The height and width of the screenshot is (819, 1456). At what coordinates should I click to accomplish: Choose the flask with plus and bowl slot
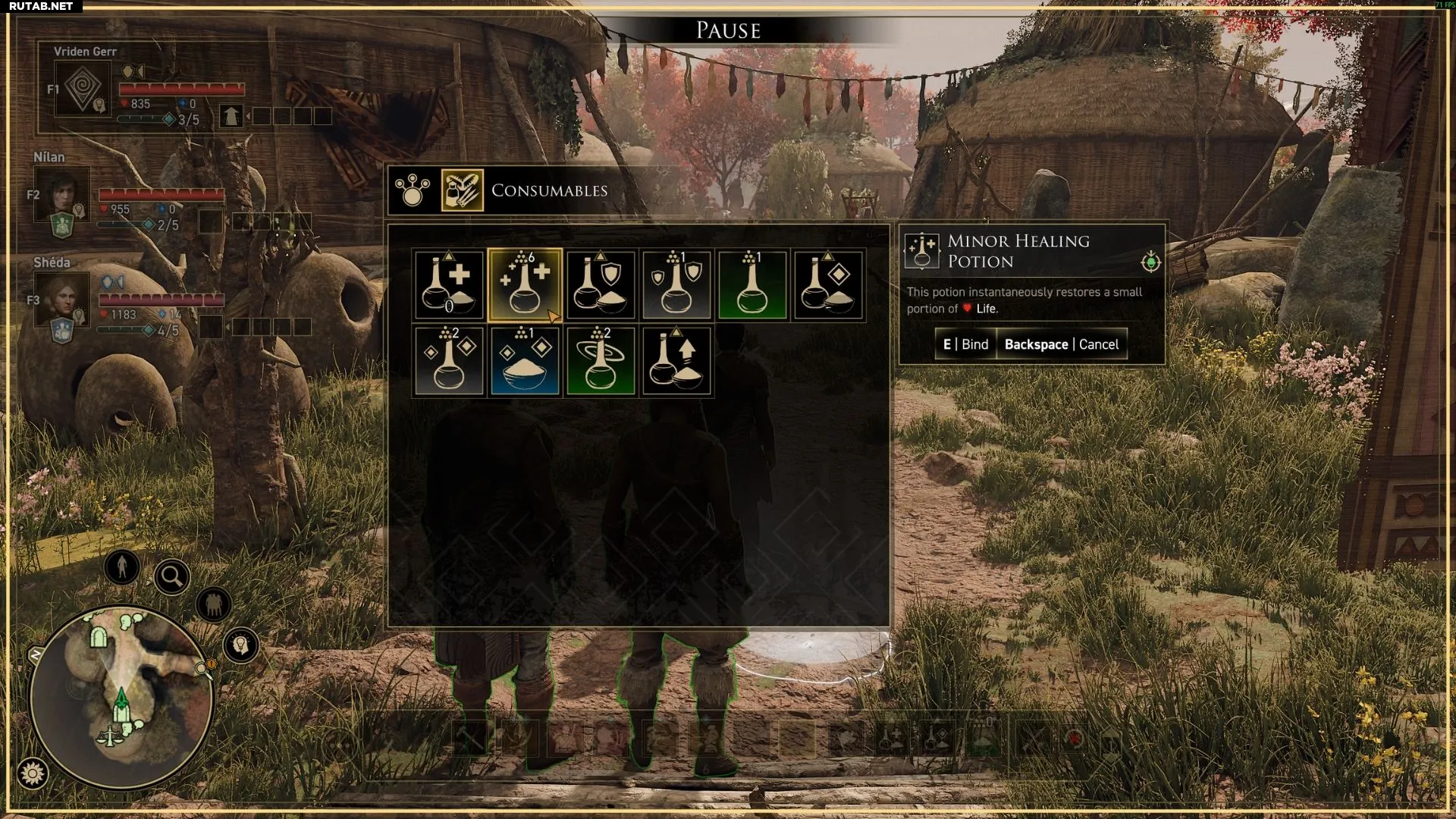pyautogui.click(x=449, y=285)
